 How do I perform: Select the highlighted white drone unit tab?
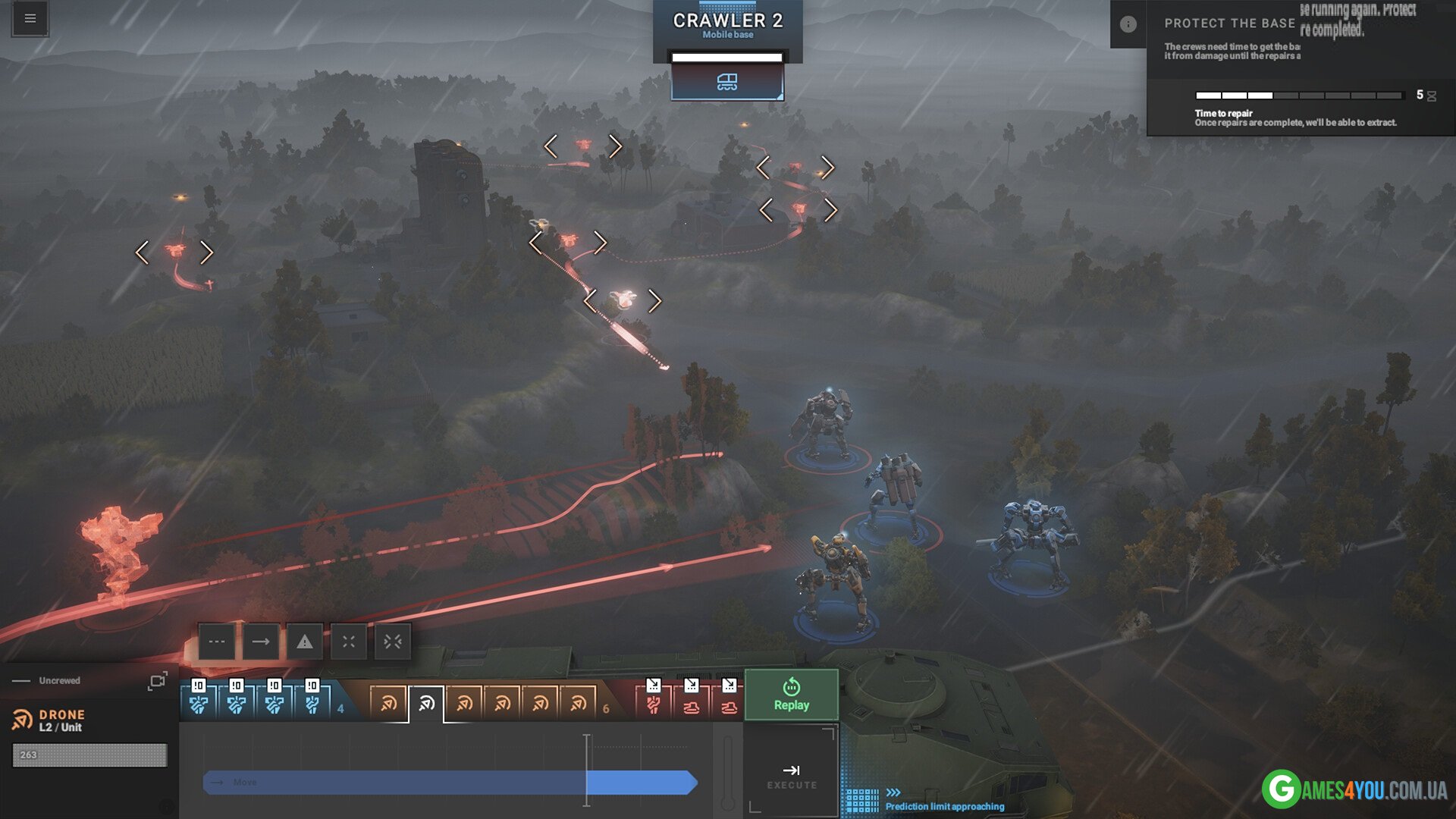[426, 704]
